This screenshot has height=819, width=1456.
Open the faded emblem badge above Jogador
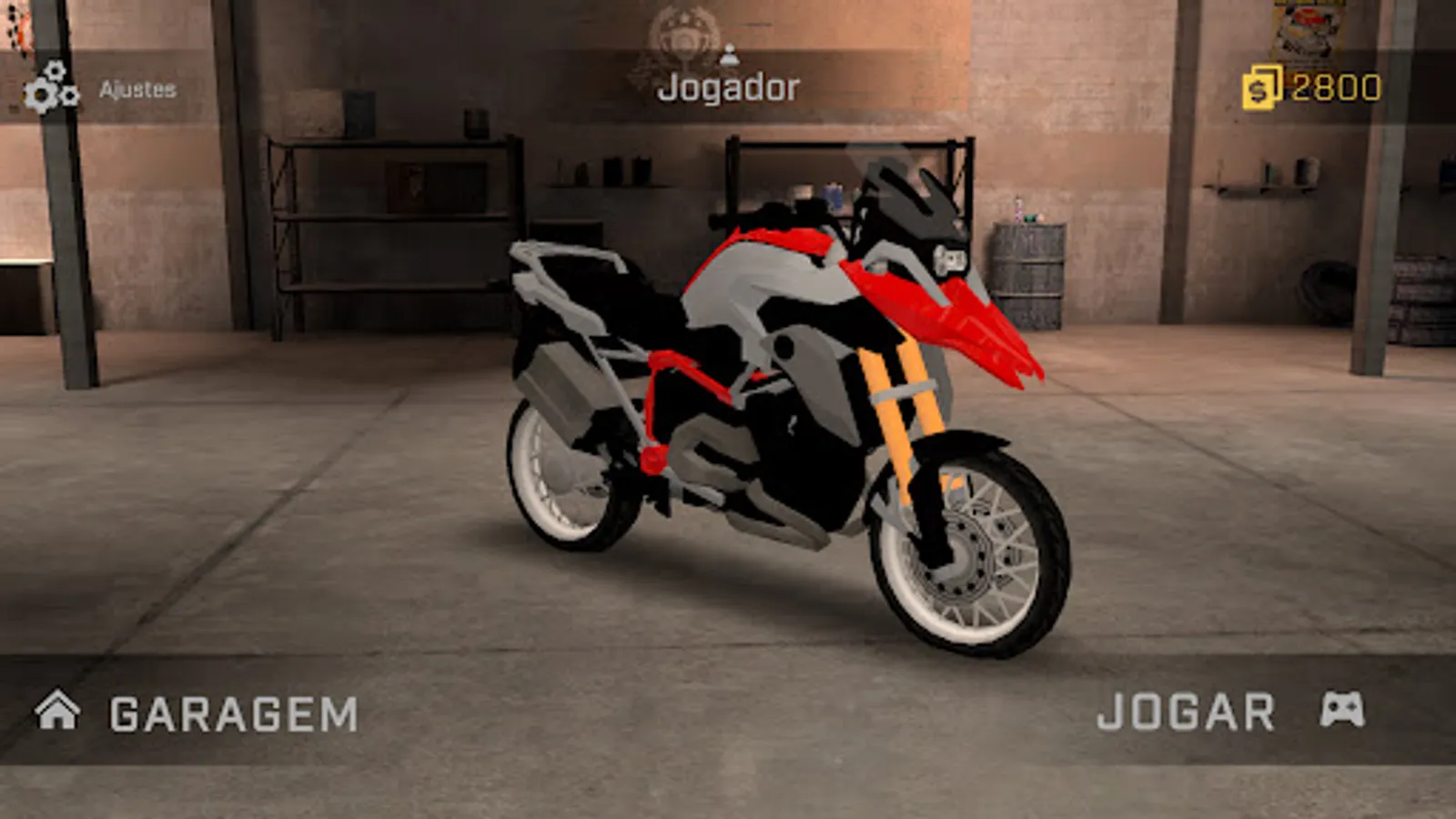click(681, 32)
